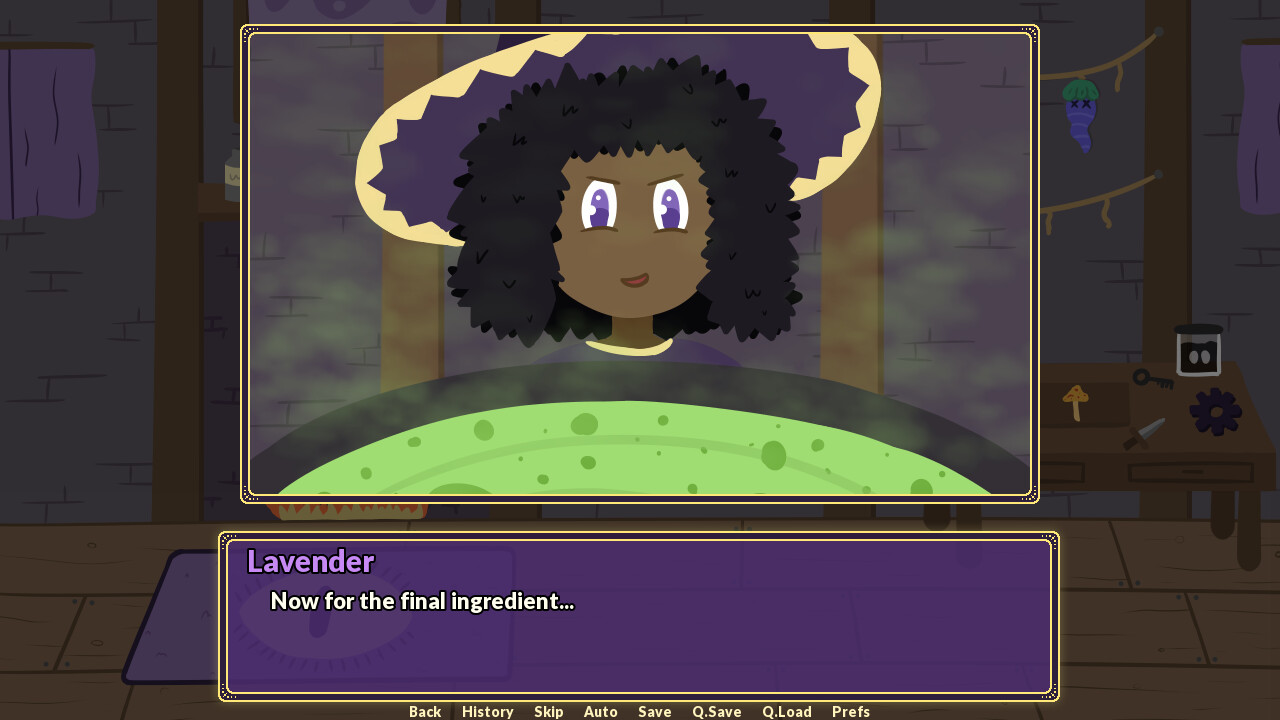
Task: Activate Q.Save to quicksave progress
Action: pos(716,711)
